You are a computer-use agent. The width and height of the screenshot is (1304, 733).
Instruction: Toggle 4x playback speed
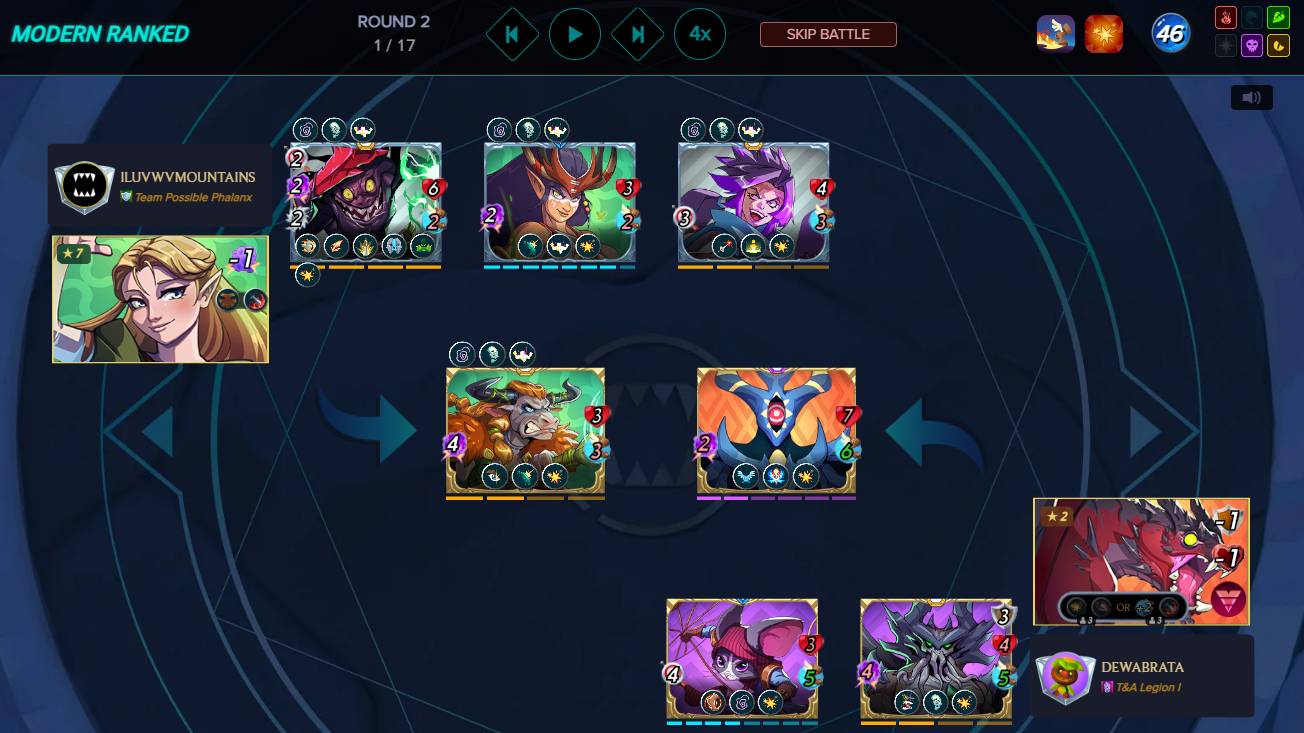tap(700, 34)
